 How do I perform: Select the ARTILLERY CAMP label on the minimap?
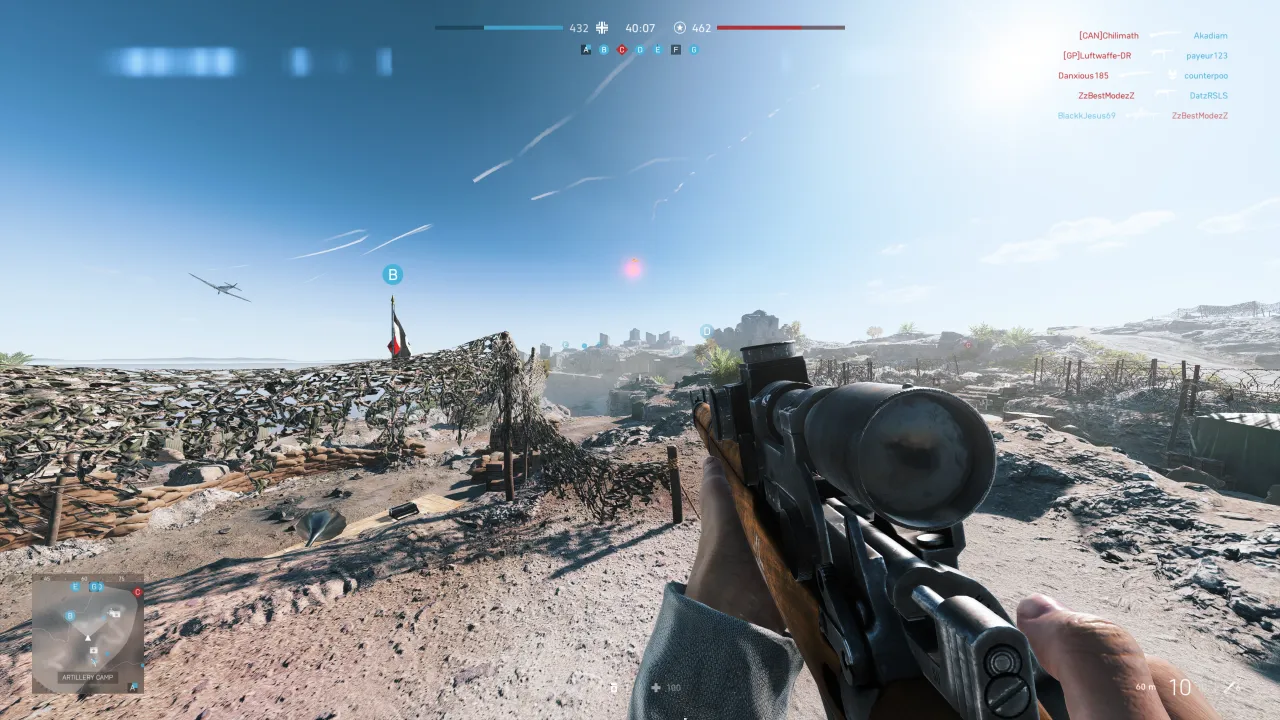click(87, 676)
